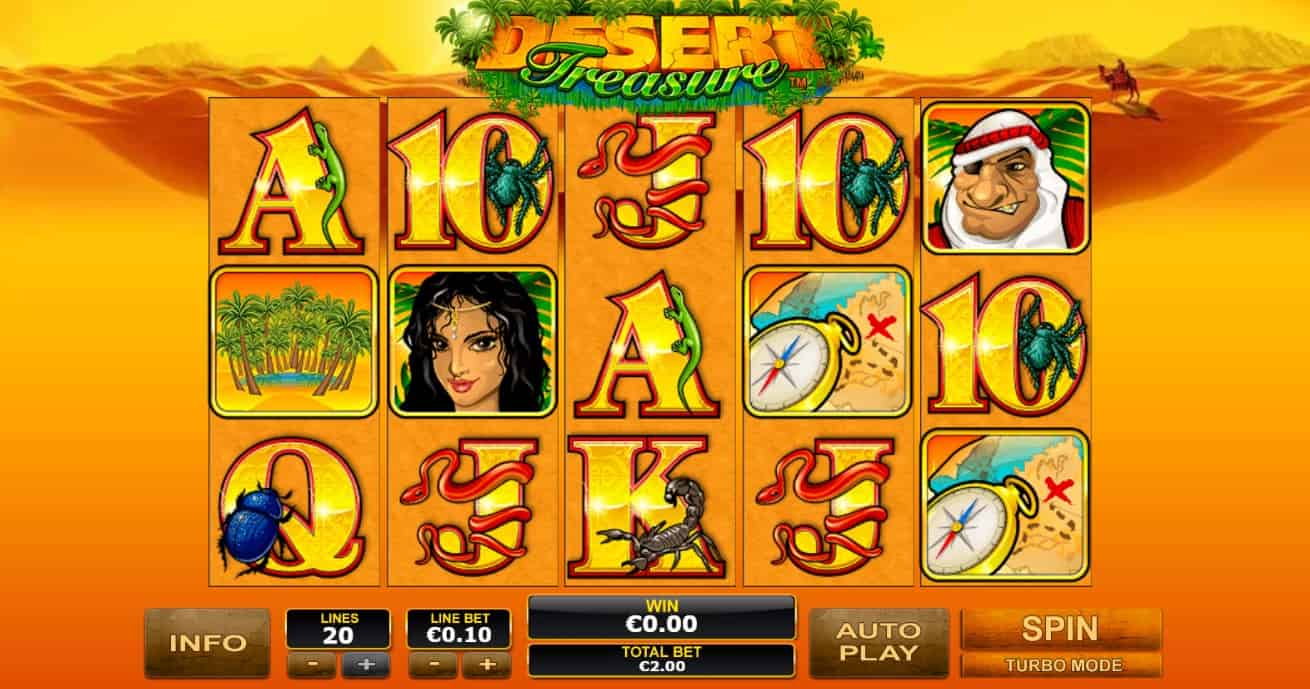This screenshot has height=689, width=1310.
Task: Spin the reels
Action: click(x=1060, y=629)
